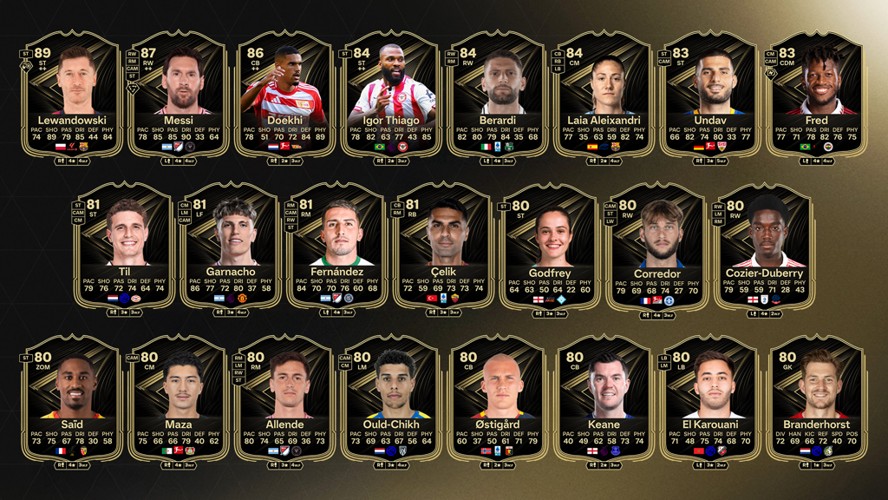The image size is (888, 500).
Task: Select the Godfrey 80 ST card
Action: coord(551,247)
